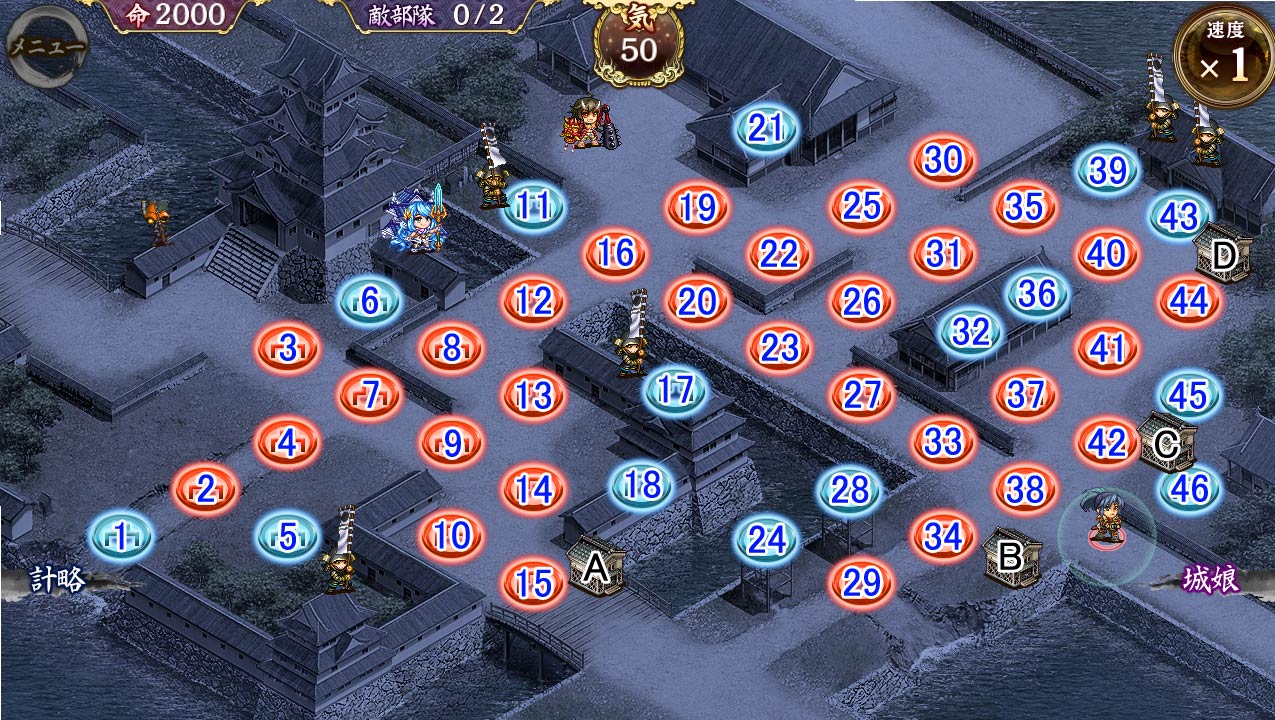
Task: Toggle the 速度 ×1 game speed button
Action: click(1224, 56)
